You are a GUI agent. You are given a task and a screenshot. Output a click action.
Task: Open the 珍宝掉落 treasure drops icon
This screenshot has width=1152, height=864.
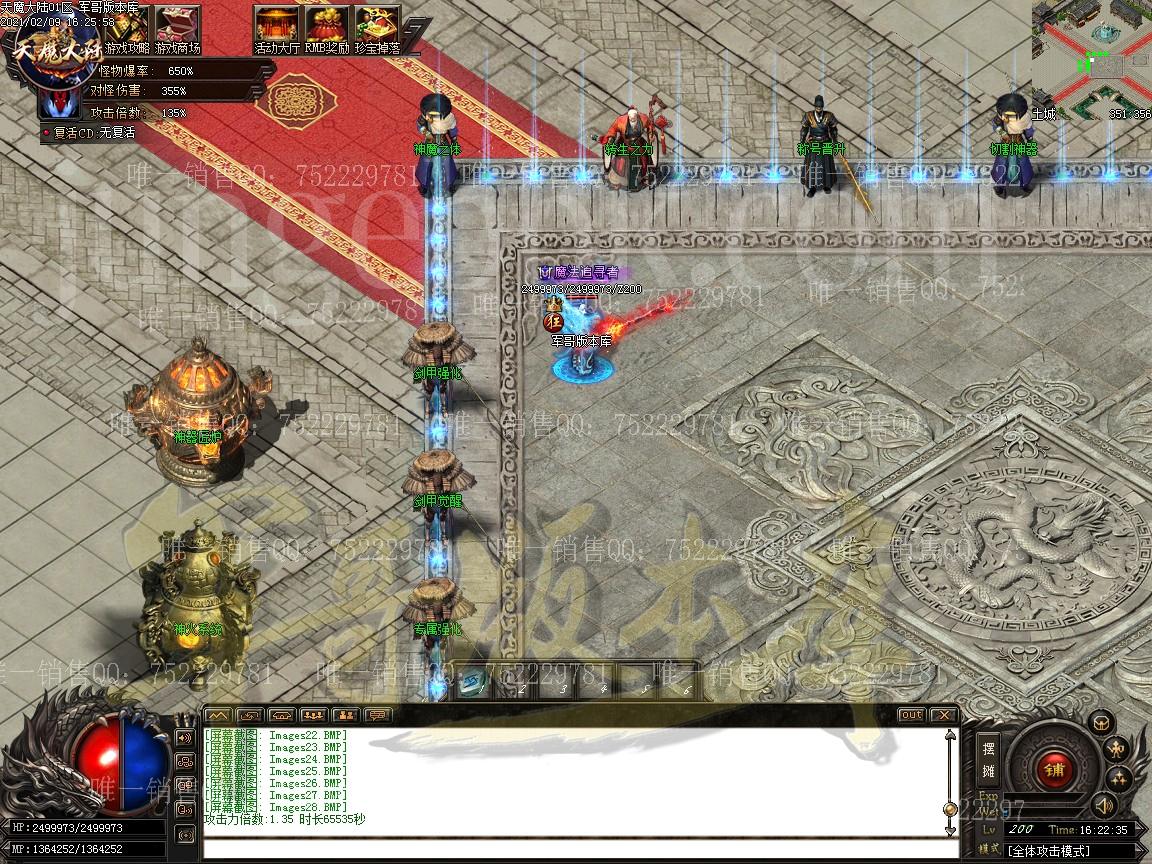coord(377,28)
